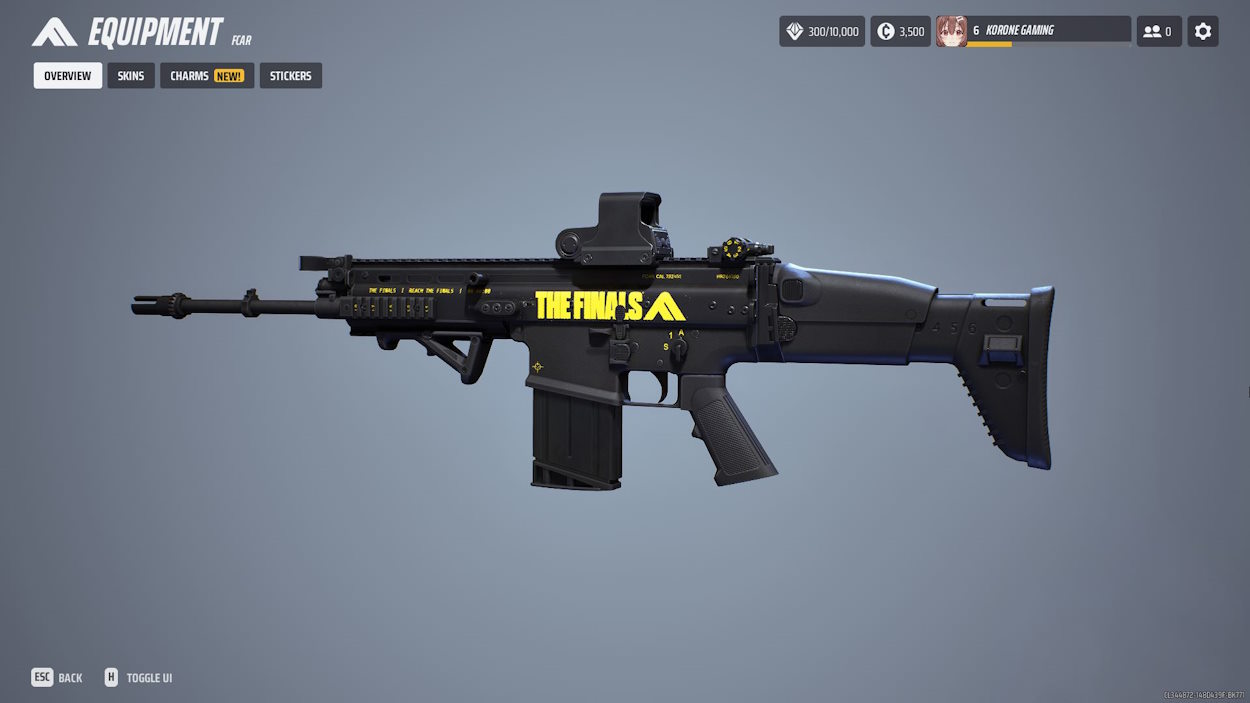Open the Skins tab

(x=131, y=76)
